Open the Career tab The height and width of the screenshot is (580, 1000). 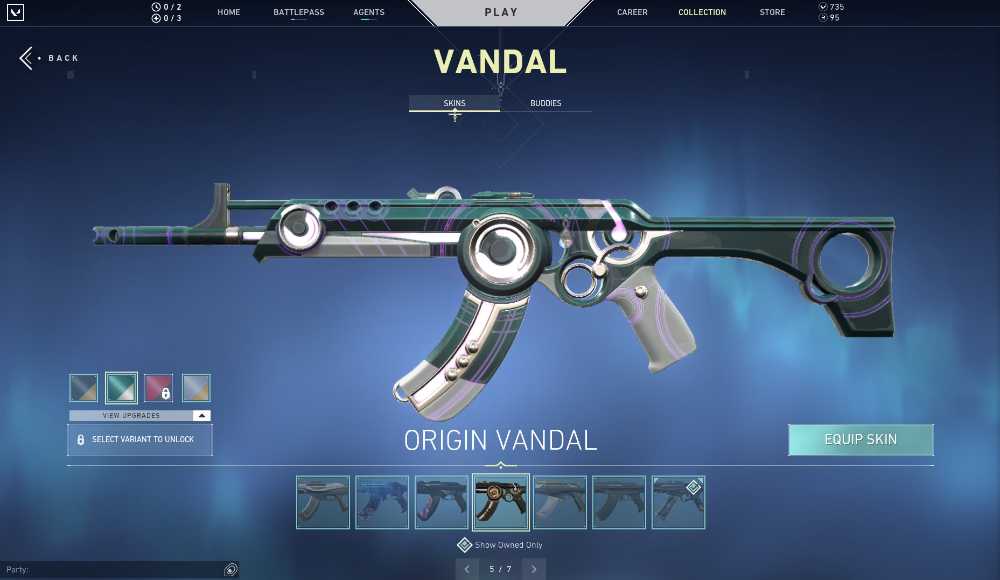(x=632, y=13)
